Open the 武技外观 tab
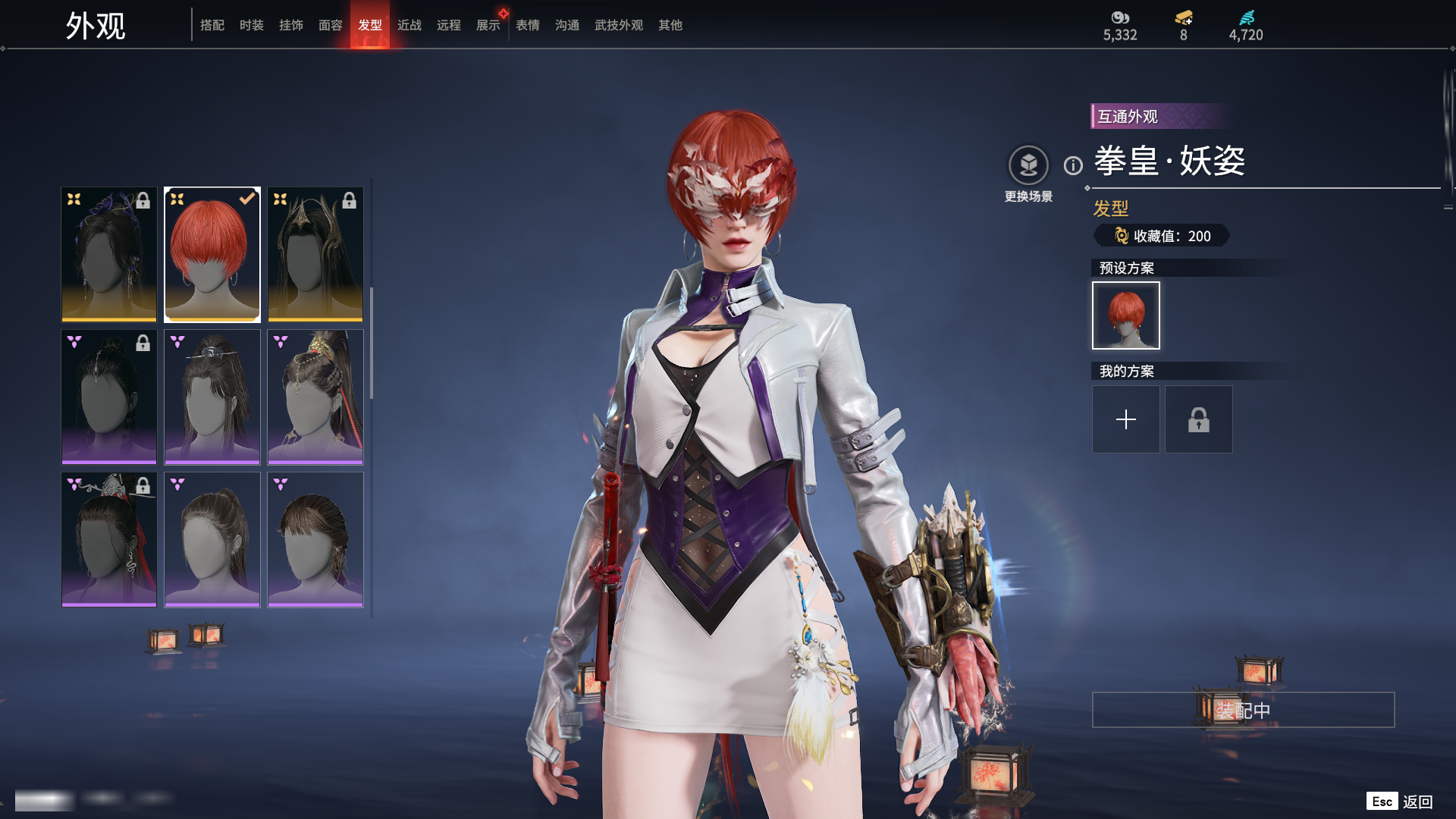 pyautogui.click(x=619, y=25)
